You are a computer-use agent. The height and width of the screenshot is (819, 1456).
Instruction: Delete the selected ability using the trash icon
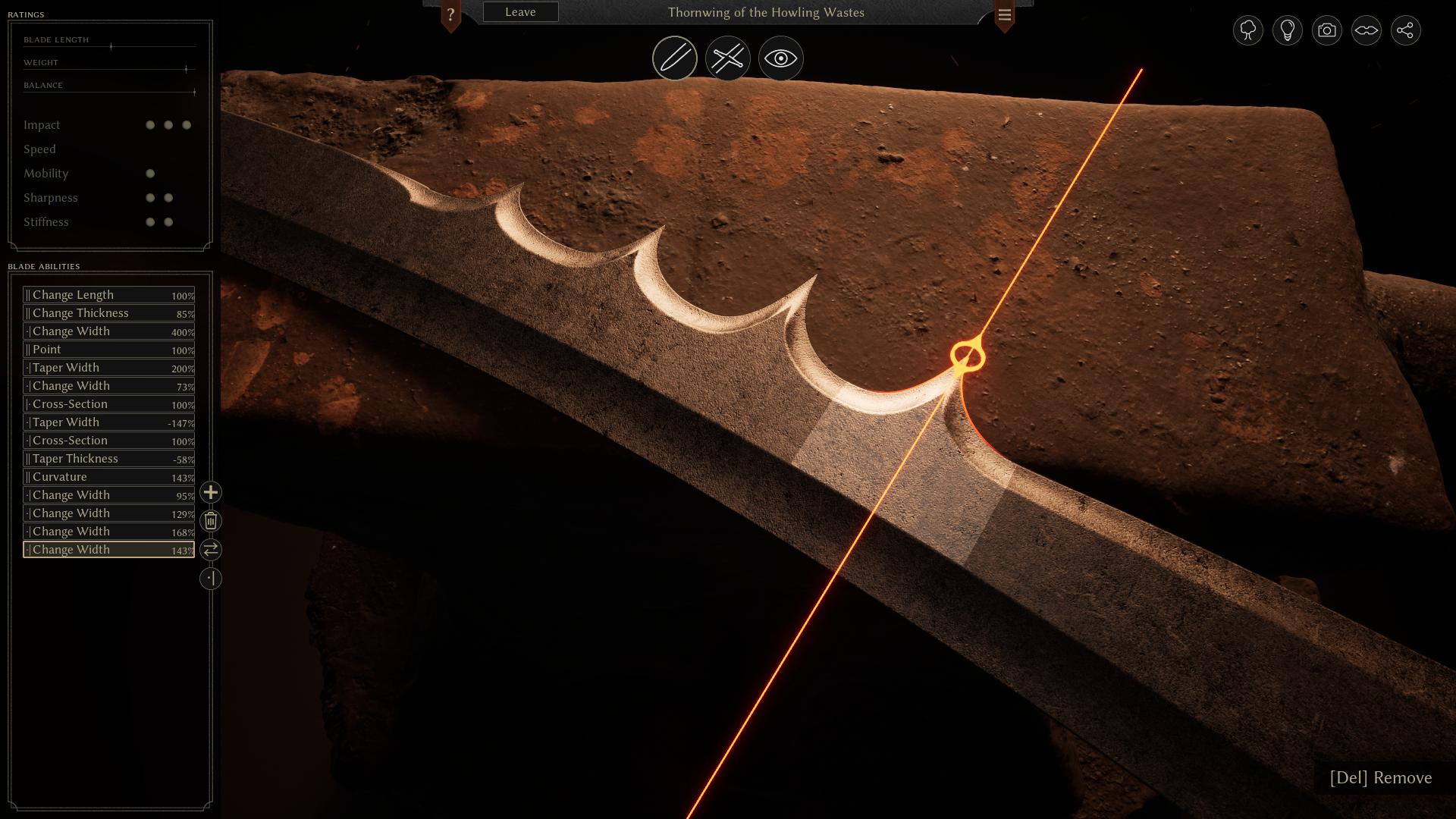click(210, 521)
